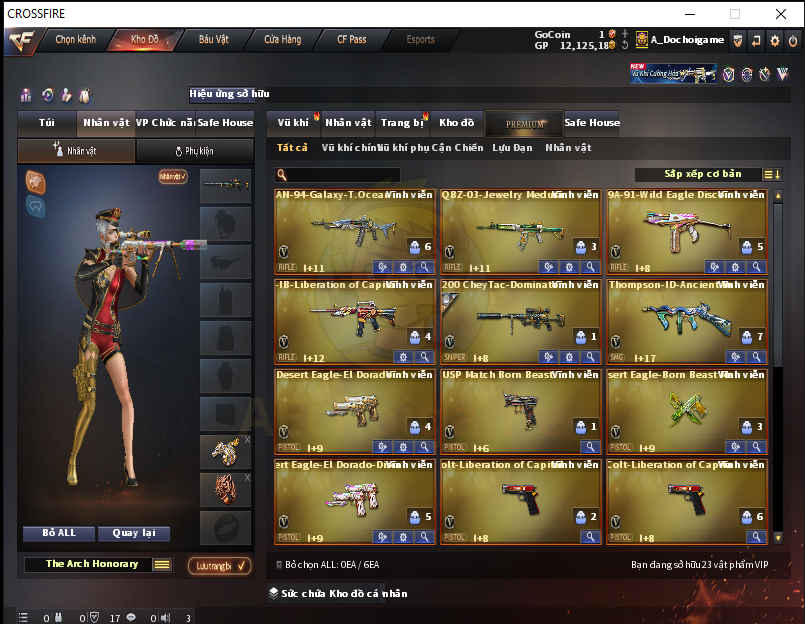The width and height of the screenshot is (805, 624).
Task: Open the Sắp xếp cơ bản sort dropdown
Action: click(702, 174)
